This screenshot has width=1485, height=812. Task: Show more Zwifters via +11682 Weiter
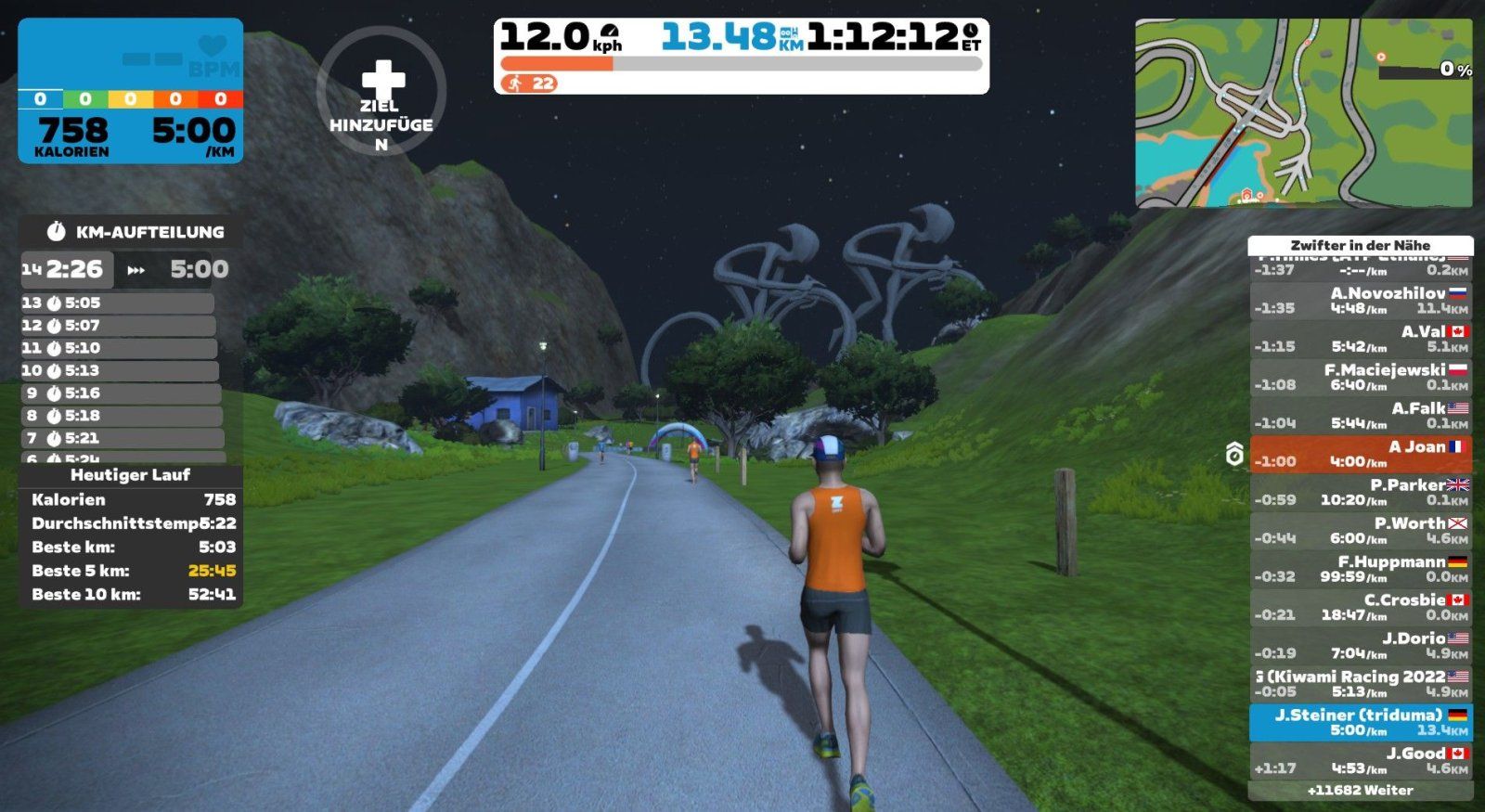pyautogui.click(x=1360, y=791)
